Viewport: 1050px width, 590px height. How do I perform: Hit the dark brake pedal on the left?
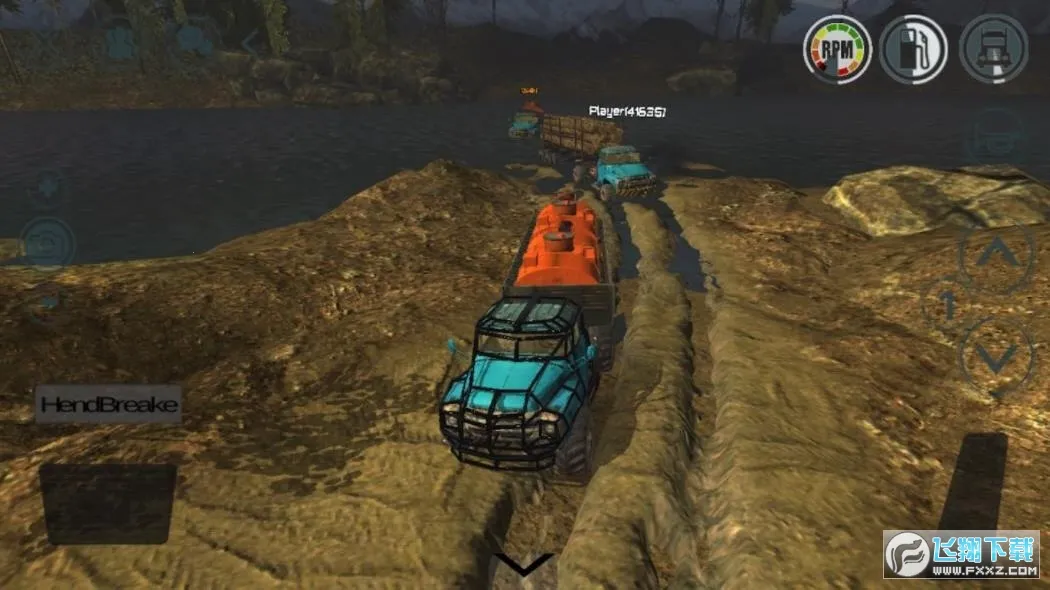tap(108, 503)
